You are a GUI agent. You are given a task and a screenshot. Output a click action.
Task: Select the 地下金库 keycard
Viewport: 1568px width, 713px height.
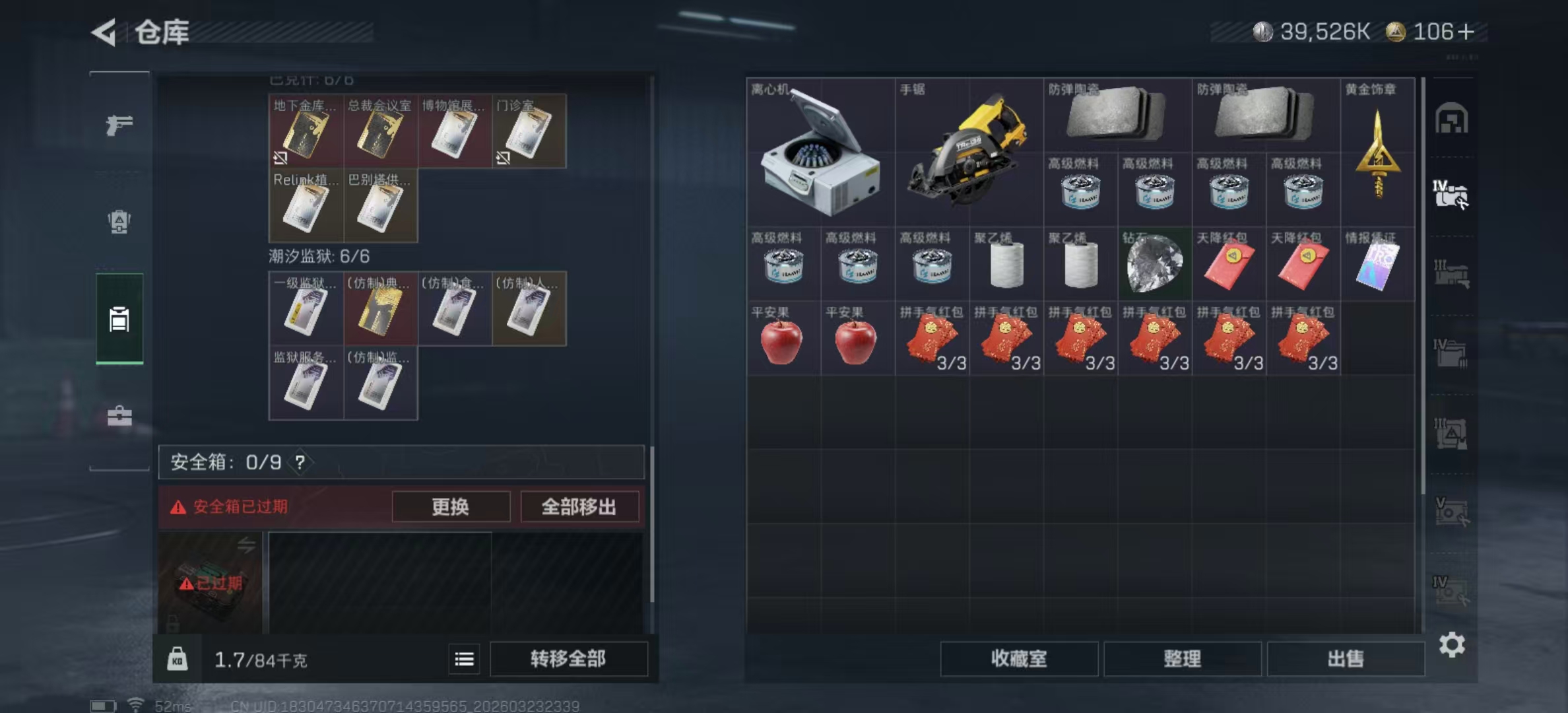(x=306, y=131)
